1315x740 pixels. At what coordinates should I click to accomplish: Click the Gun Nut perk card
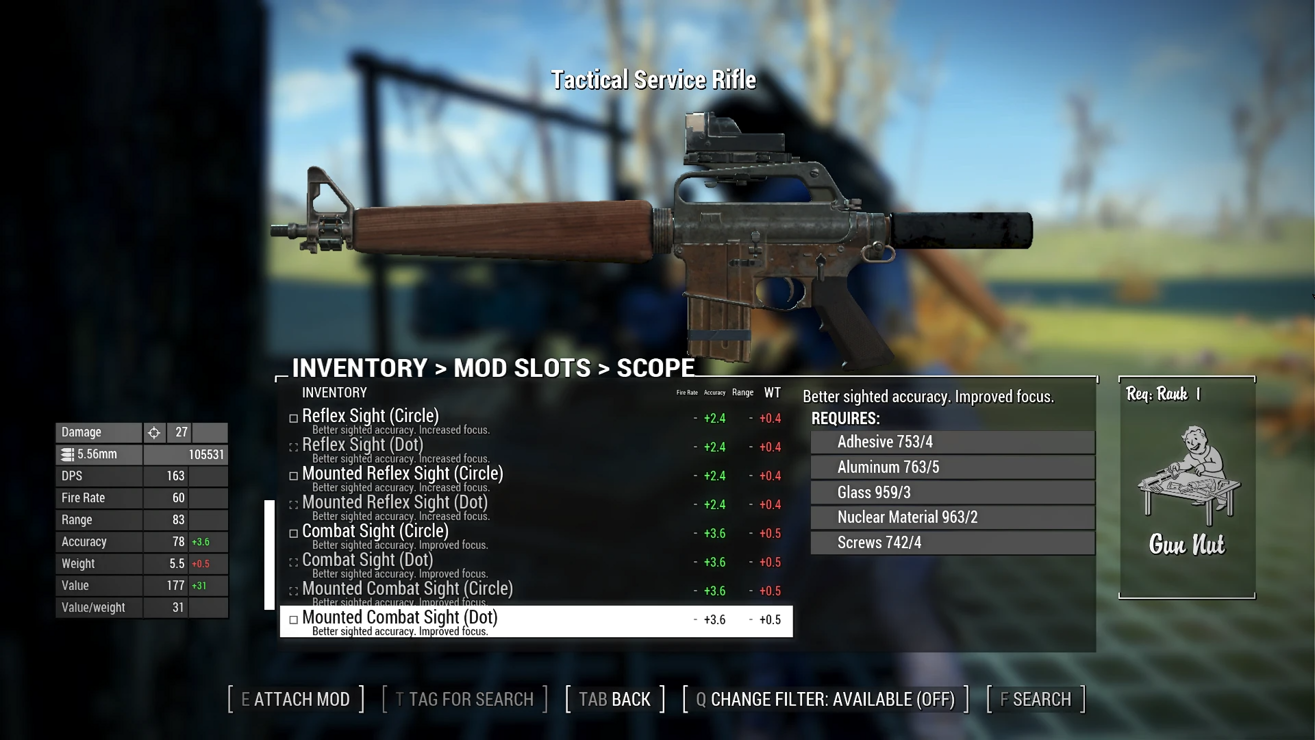click(x=1187, y=488)
